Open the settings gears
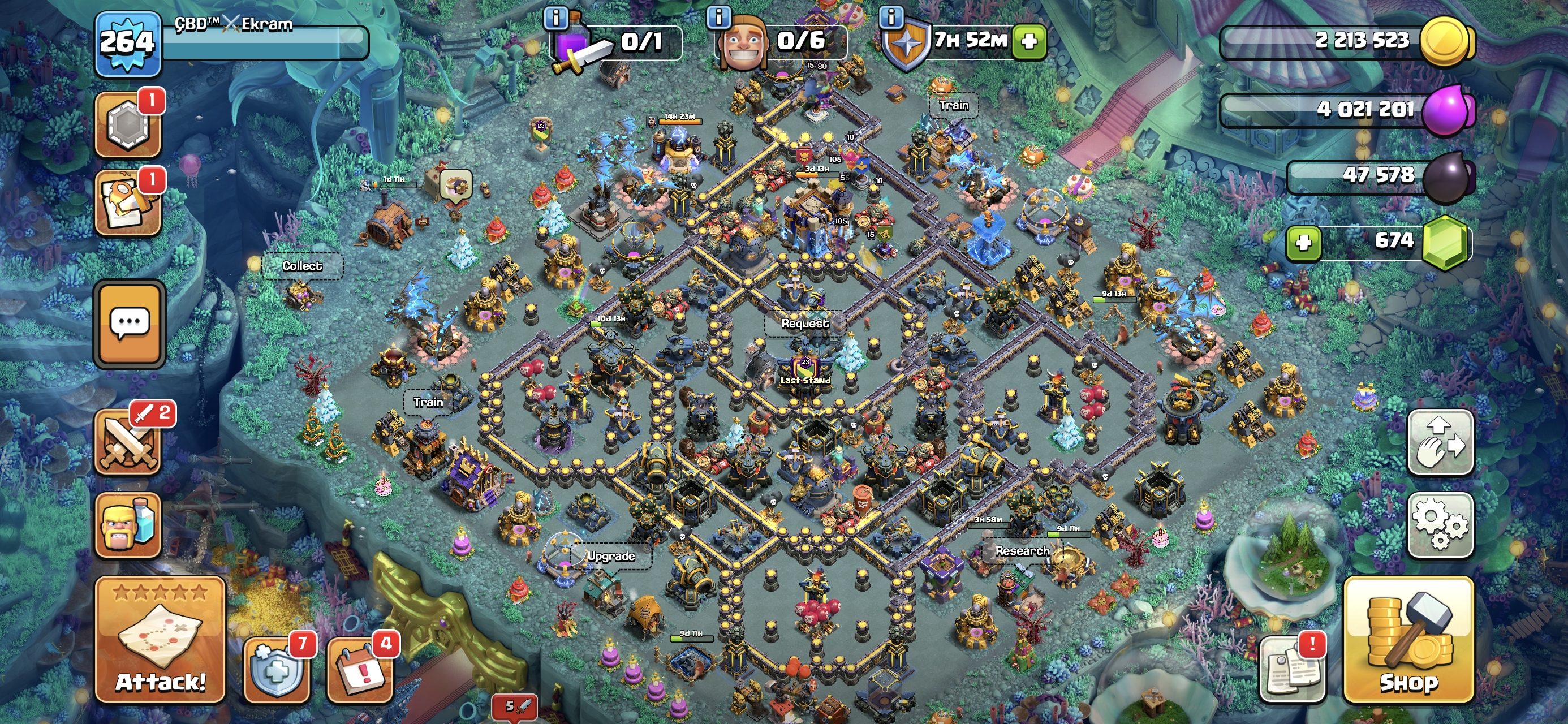The width and height of the screenshot is (1568, 724). coord(1440,524)
